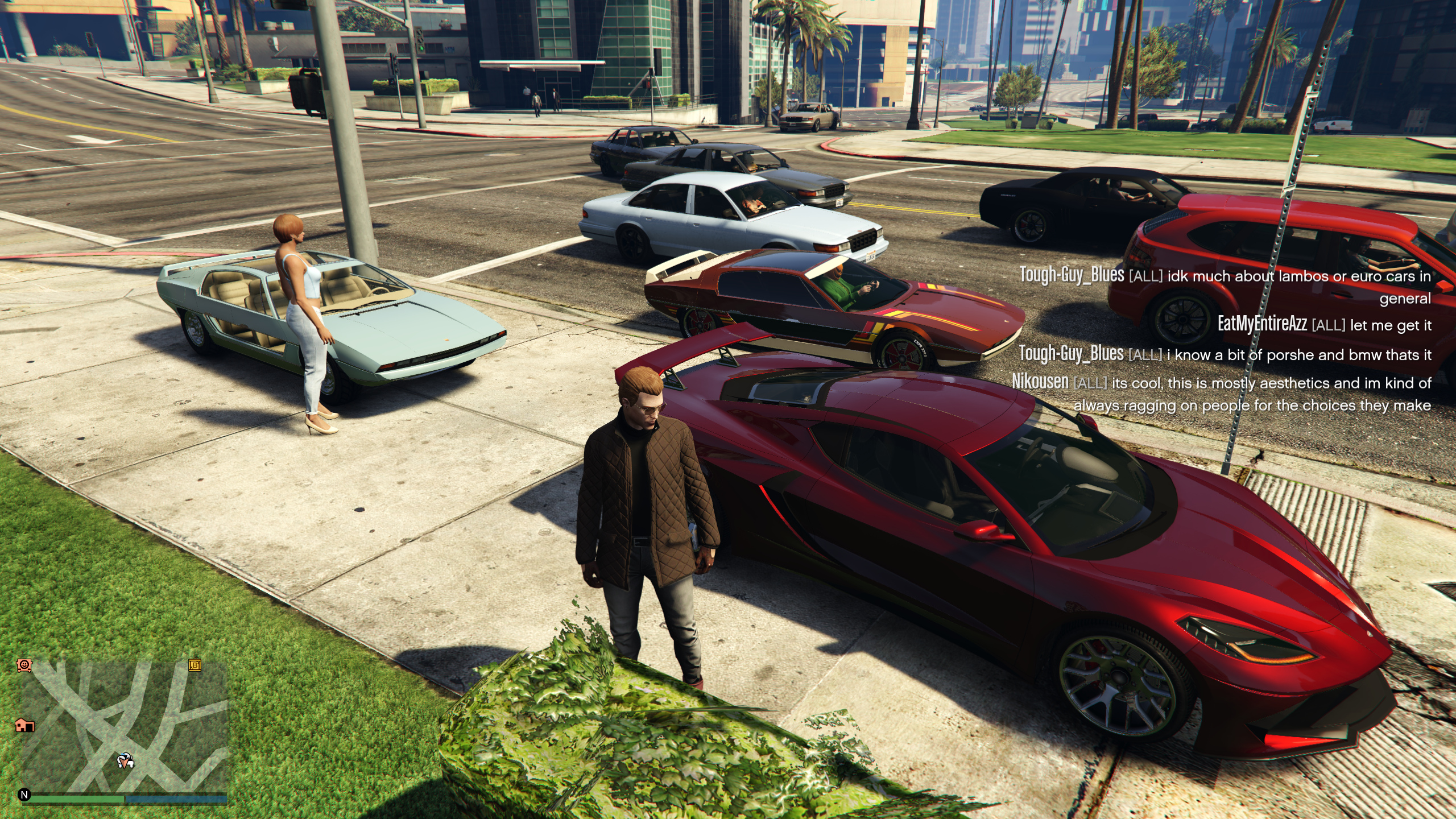
Task: Click the north compass indicator on the minimap
Action: (24, 795)
